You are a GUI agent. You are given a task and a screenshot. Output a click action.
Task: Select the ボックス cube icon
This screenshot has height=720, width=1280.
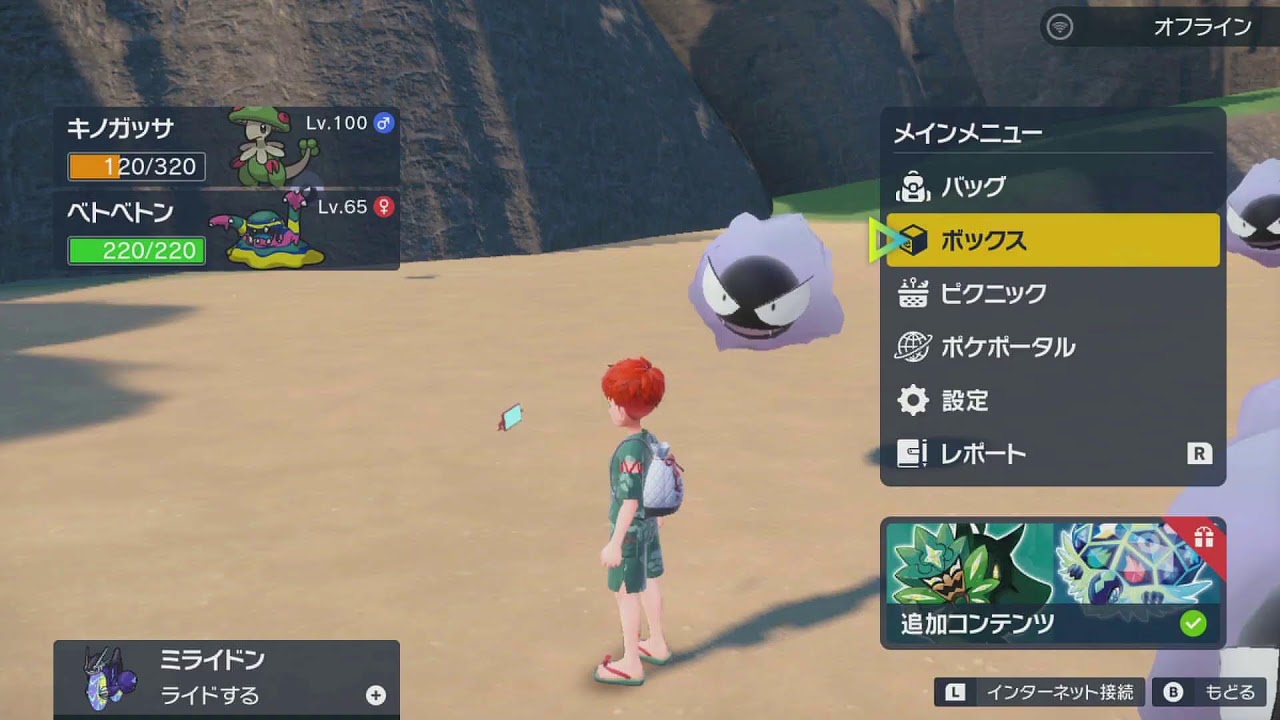911,240
